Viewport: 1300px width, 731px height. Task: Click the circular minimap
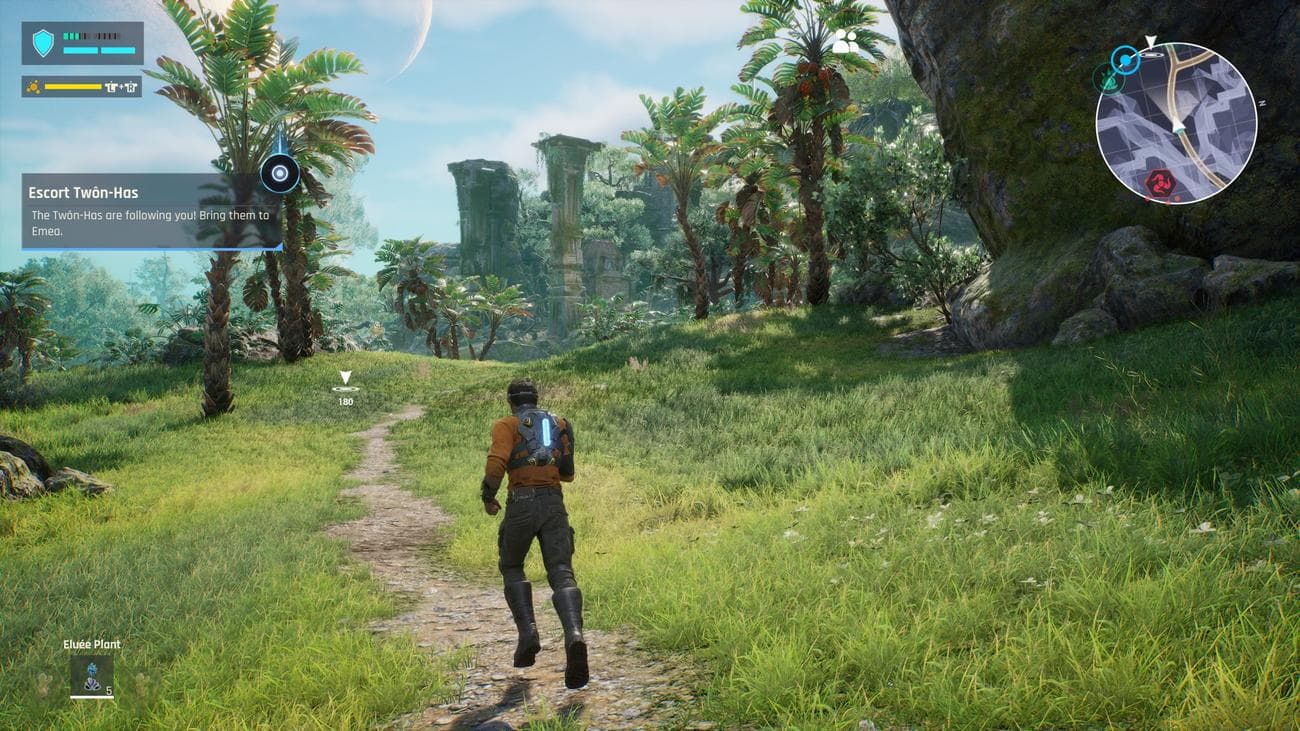[1175, 123]
